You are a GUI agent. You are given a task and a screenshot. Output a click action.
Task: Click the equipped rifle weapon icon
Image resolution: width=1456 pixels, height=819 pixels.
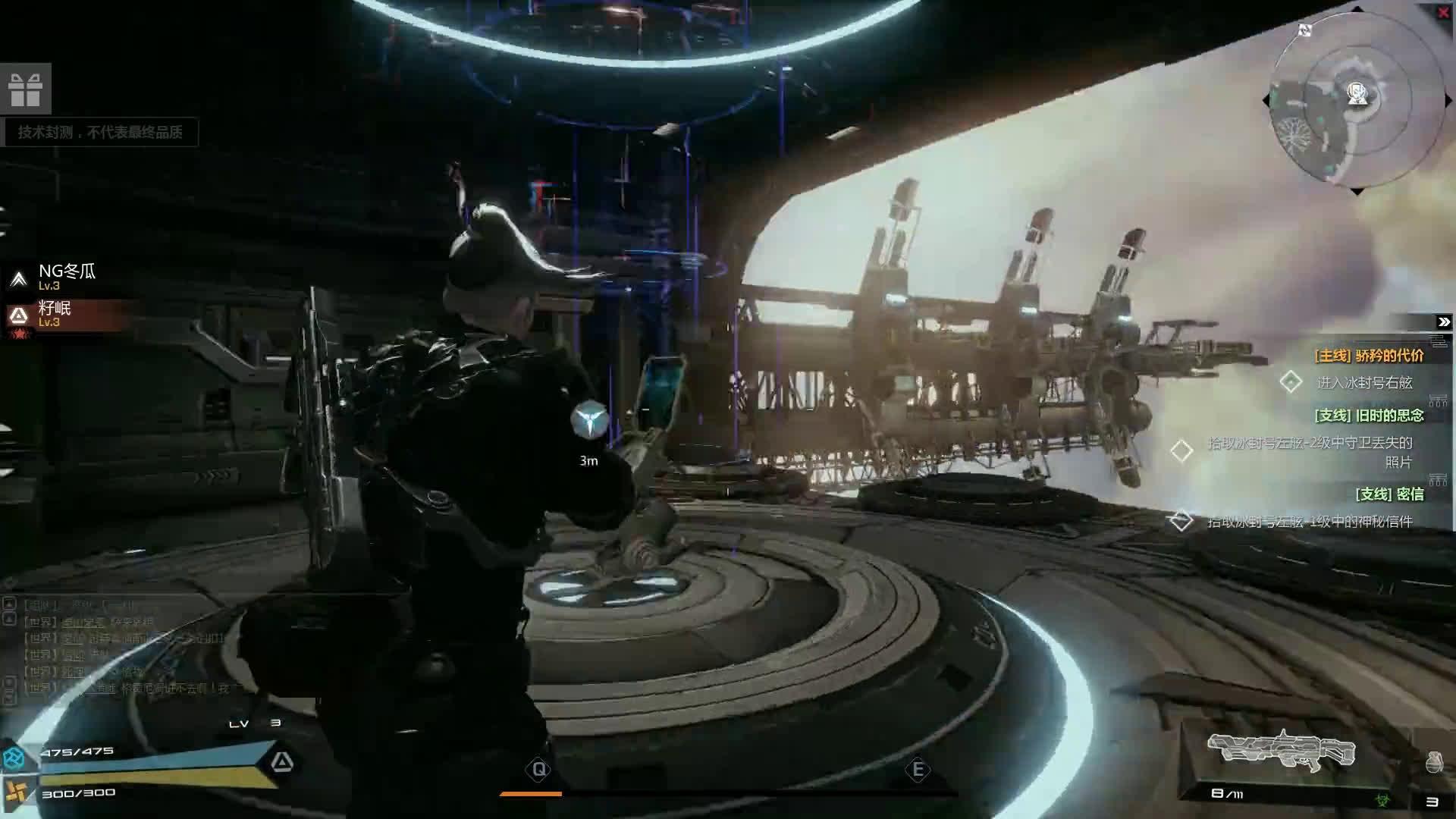click(1282, 751)
